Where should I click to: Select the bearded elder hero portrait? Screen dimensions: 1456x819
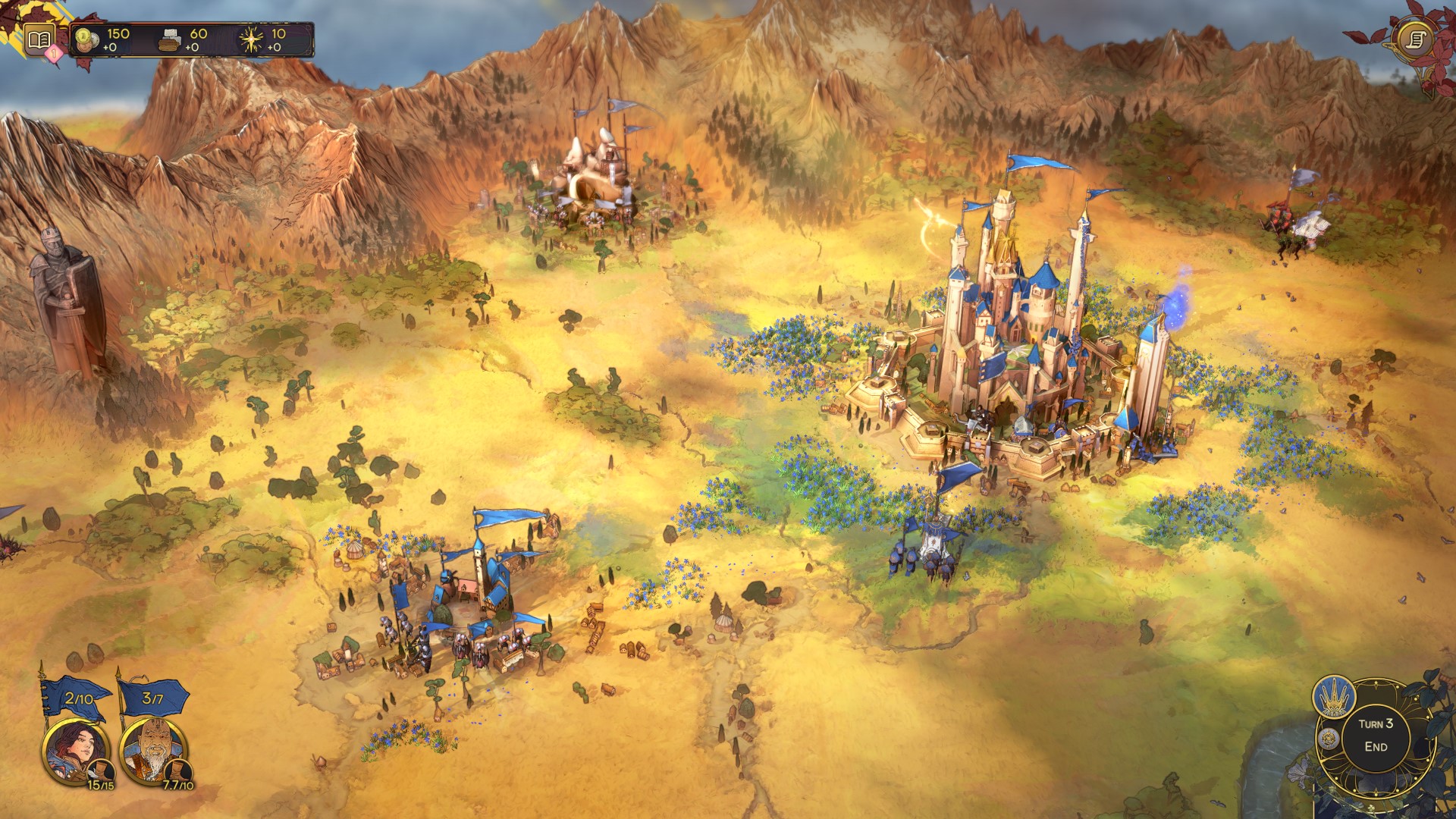pos(155,748)
